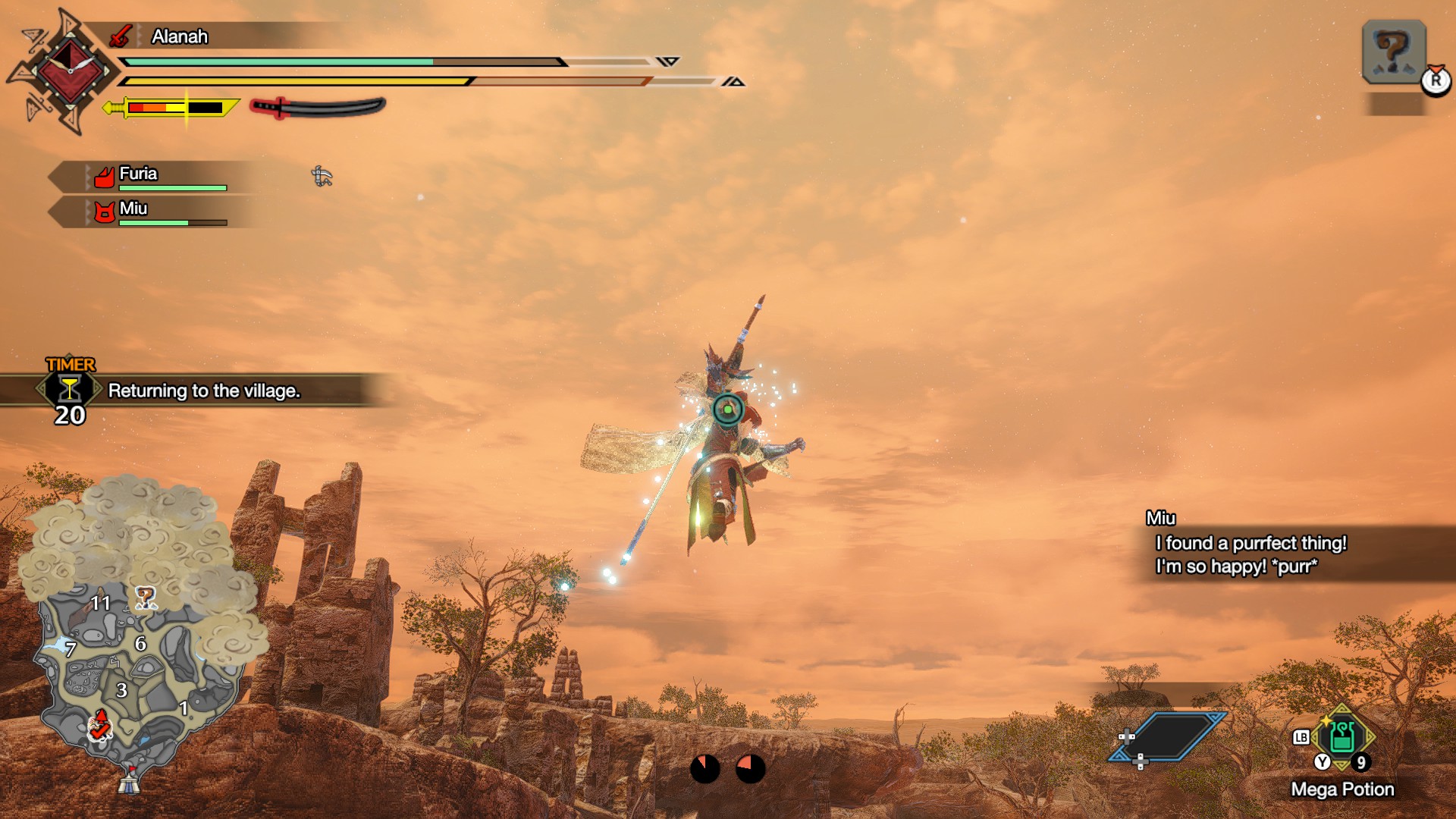
Task: Click the Timer hourglass icon
Action: click(69, 389)
